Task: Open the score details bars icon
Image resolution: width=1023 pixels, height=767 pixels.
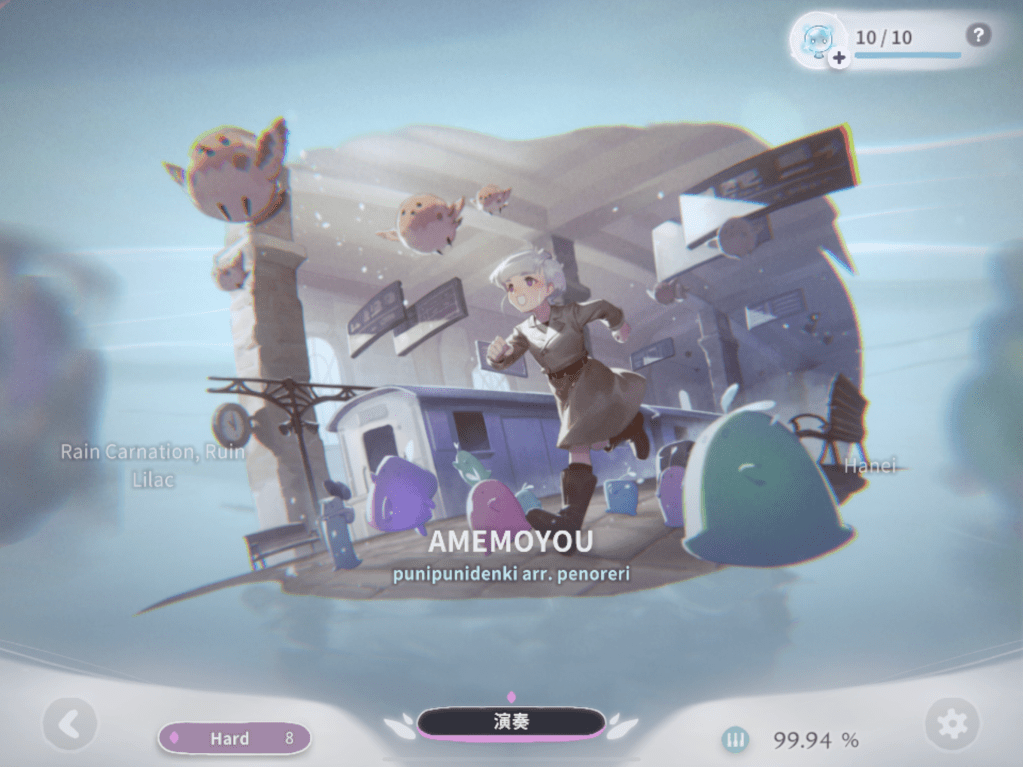Action: [x=736, y=740]
